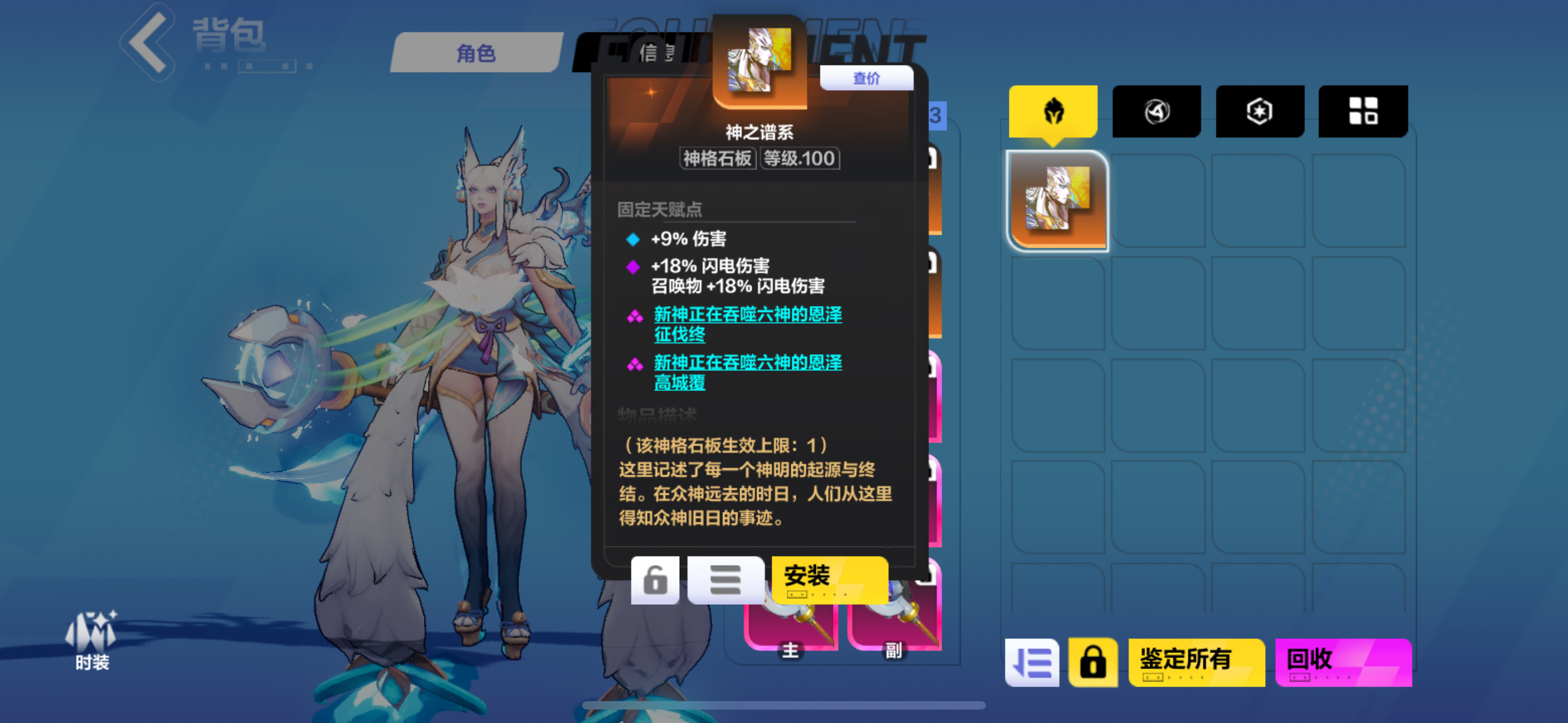Toggle the item lock padlock in the tooltip
This screenshot has width=1568, height=723.
click(654, 580)
